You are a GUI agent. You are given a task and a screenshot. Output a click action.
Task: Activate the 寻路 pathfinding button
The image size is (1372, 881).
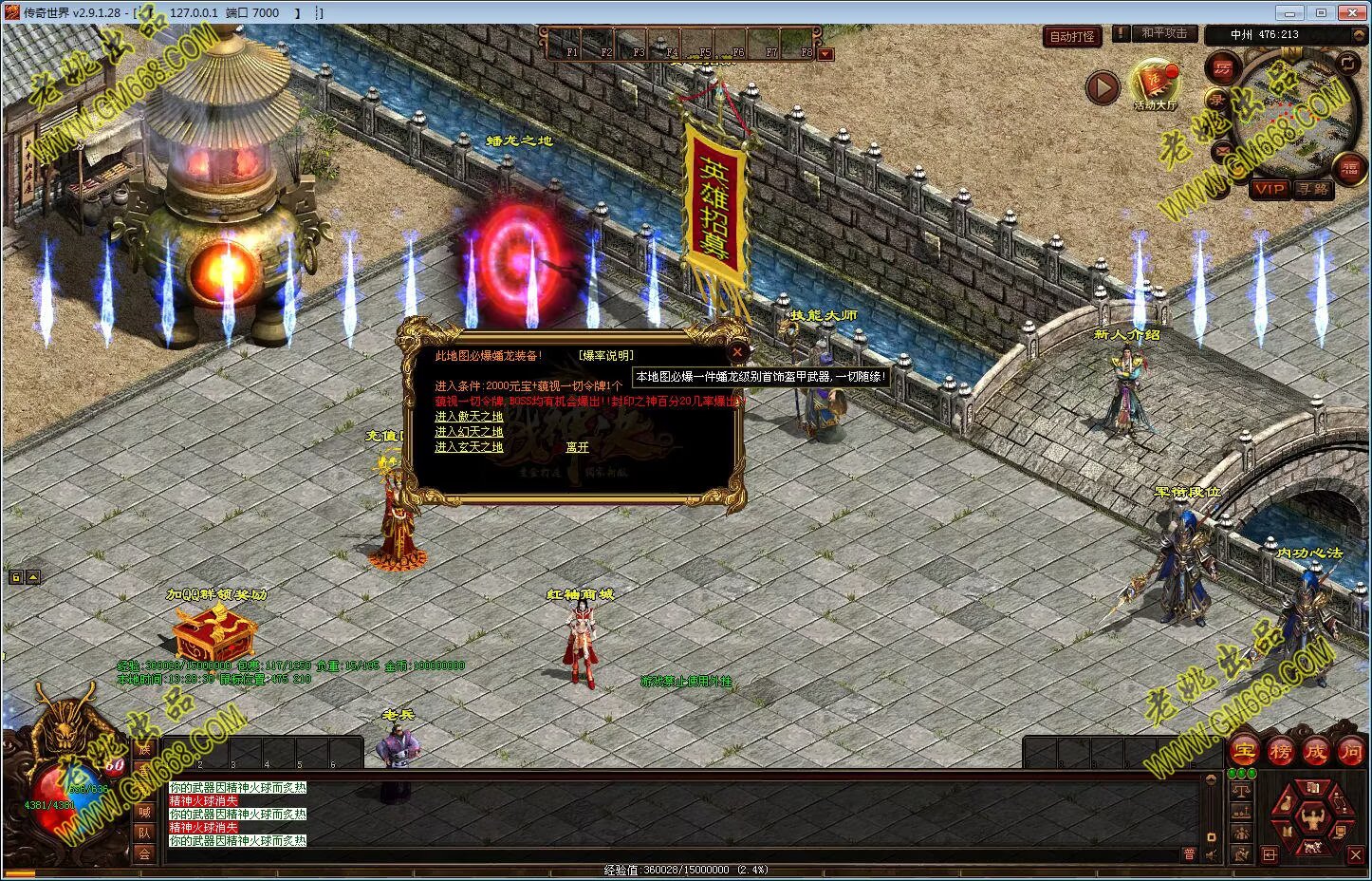pyautogui.click(x=1314, y=189)
